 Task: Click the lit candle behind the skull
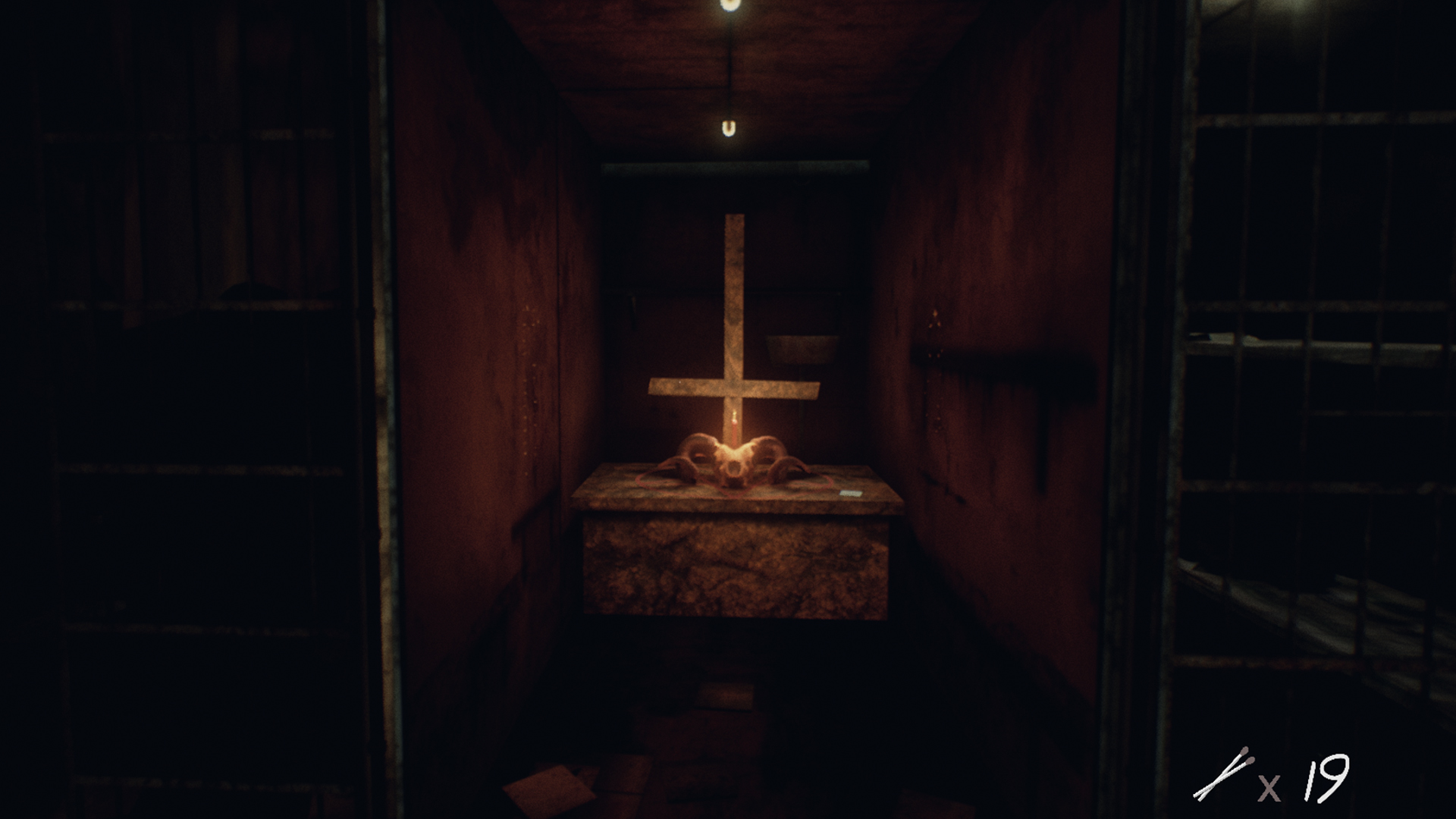(x=733, y=429)
